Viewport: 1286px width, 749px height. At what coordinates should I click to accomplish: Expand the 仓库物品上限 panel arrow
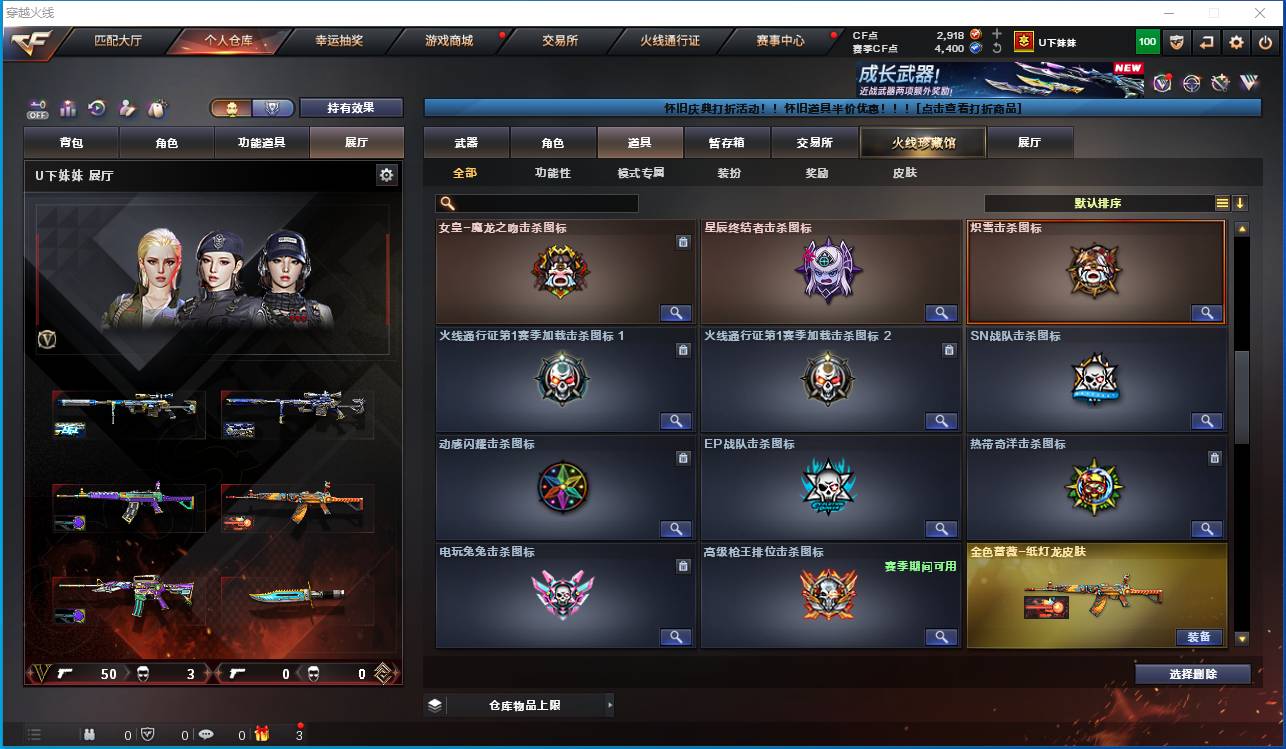click(608, 705)
